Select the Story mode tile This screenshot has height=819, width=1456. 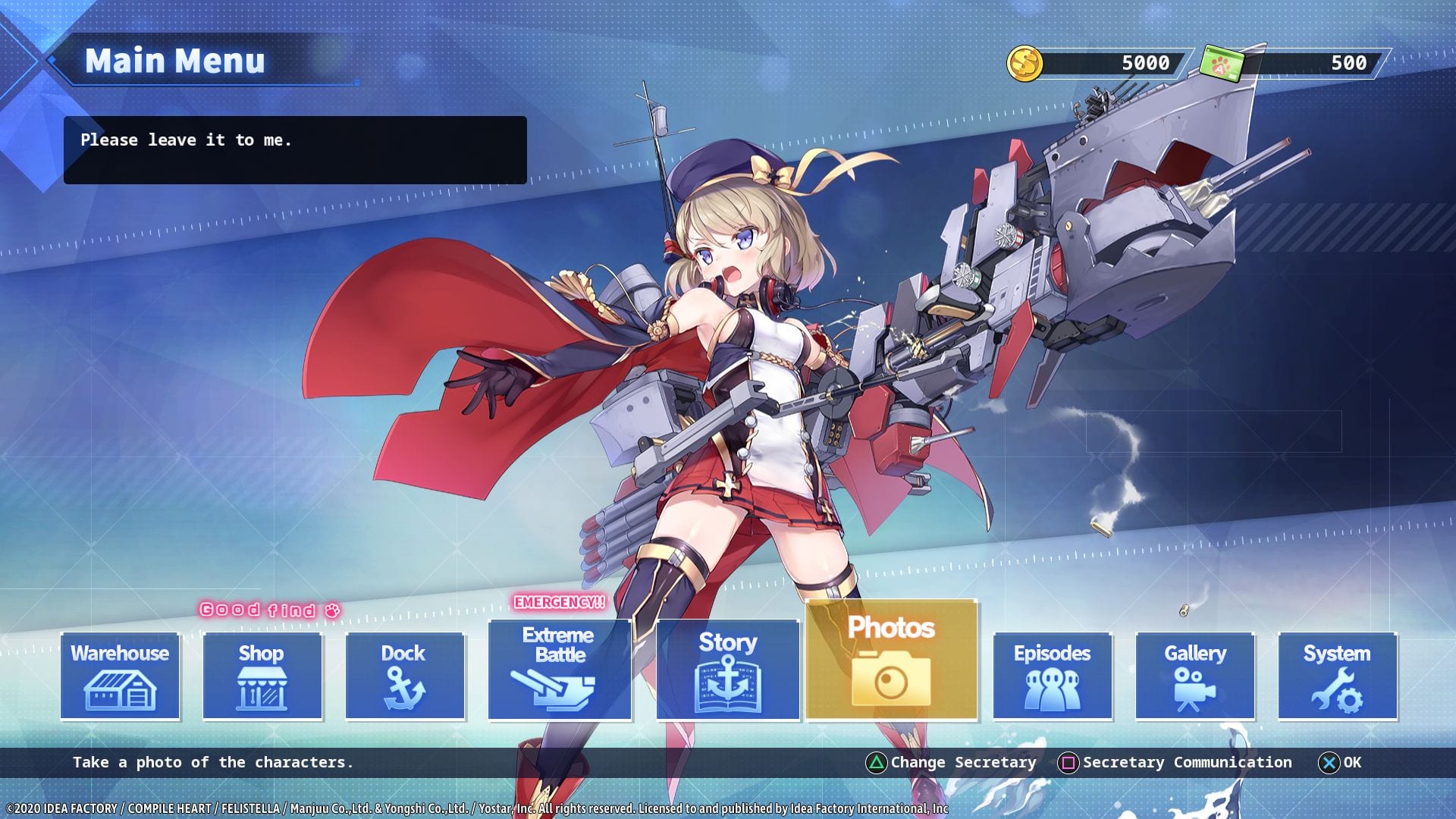[728, 670]
